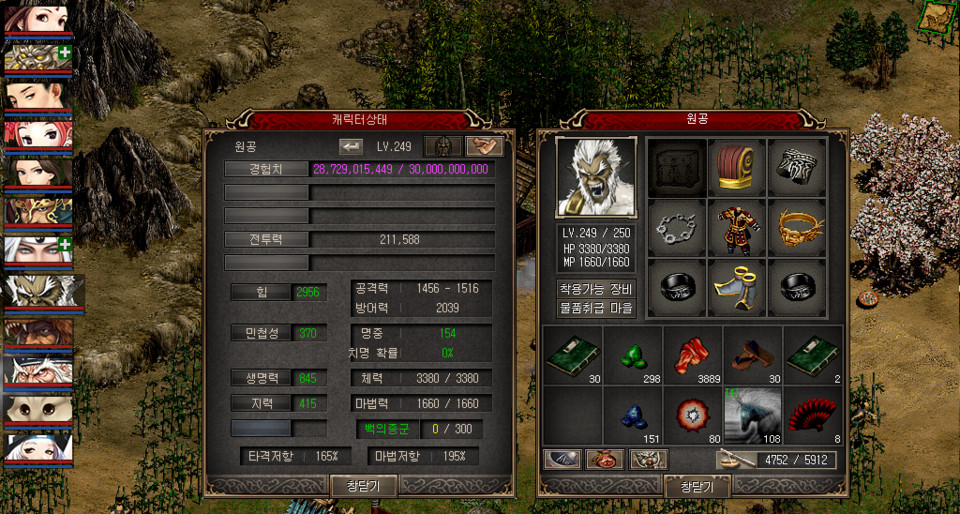
Task: Select the green gems stack of 298
Action: point(633,354)
